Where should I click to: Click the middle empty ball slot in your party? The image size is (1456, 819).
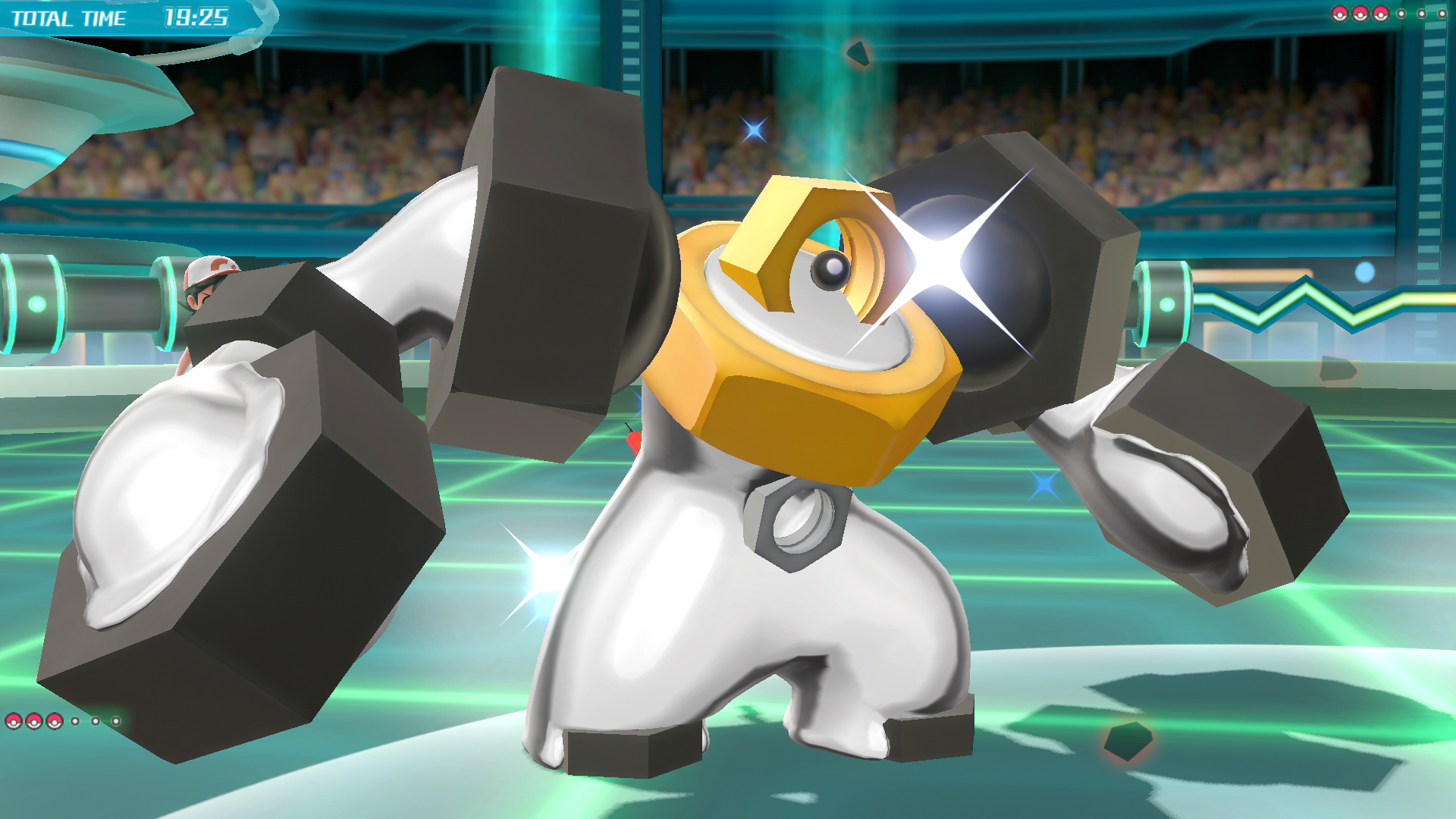pos(96,723)
